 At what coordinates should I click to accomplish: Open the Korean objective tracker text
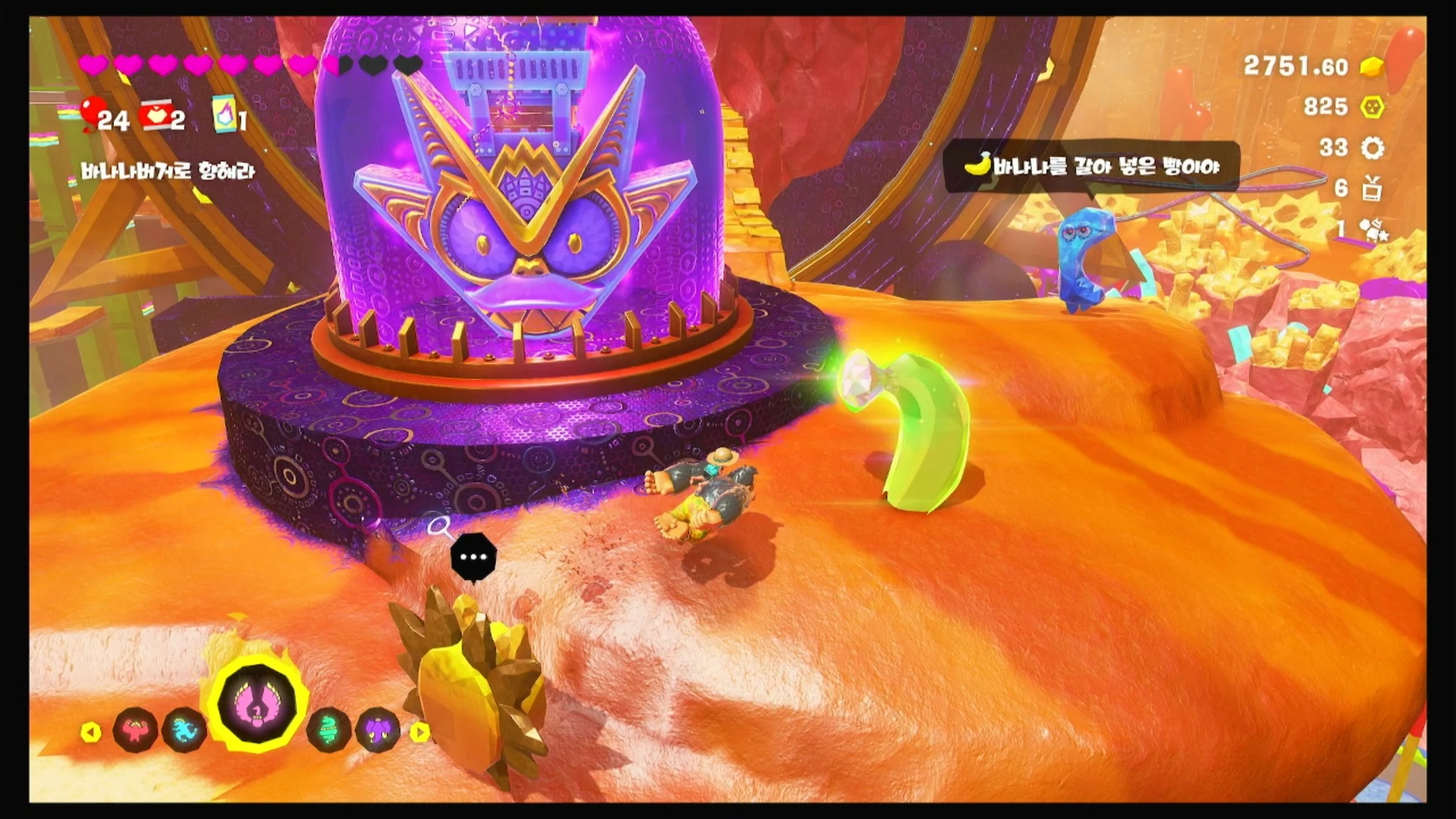click(x=167, y=171)
